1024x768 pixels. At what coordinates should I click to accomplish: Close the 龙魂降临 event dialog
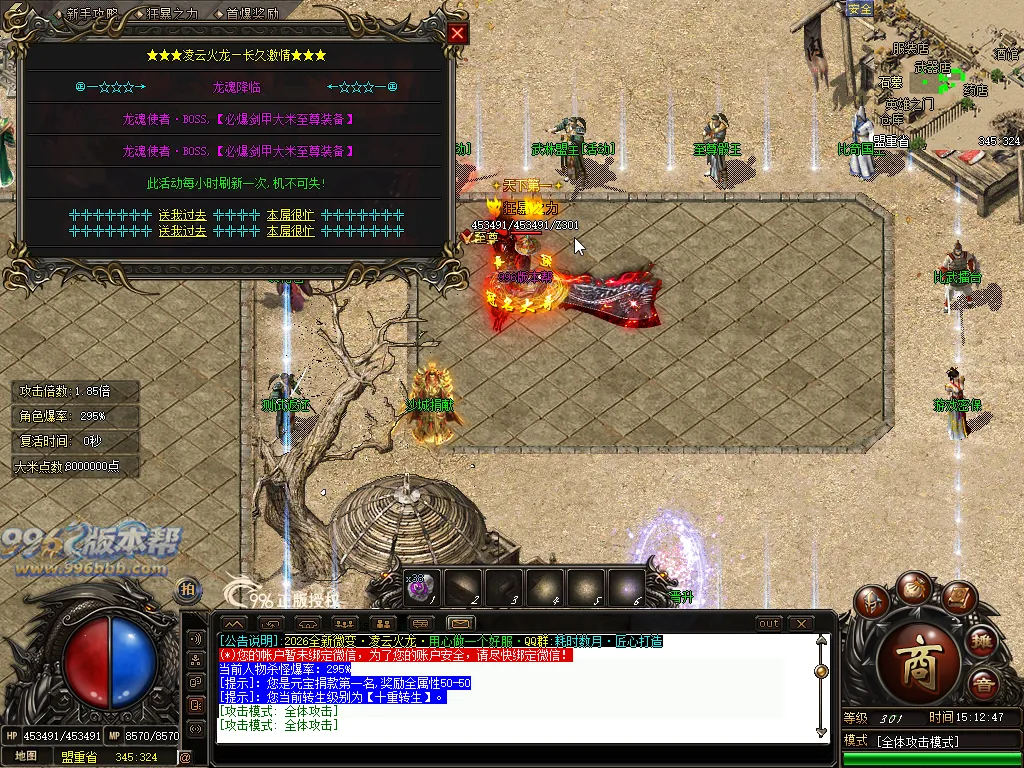(x=457, y=33)
